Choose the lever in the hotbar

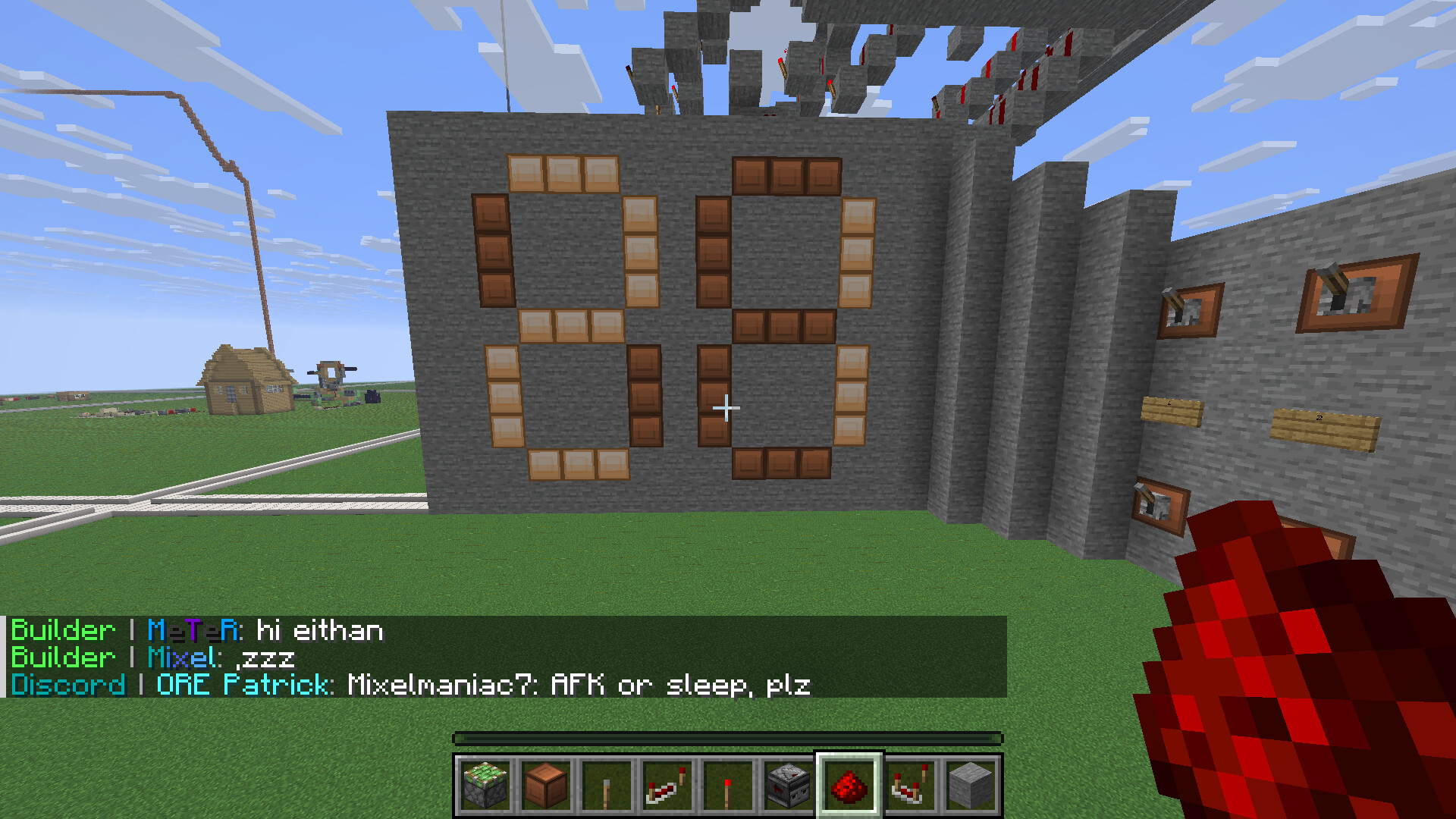coord(607,786)
